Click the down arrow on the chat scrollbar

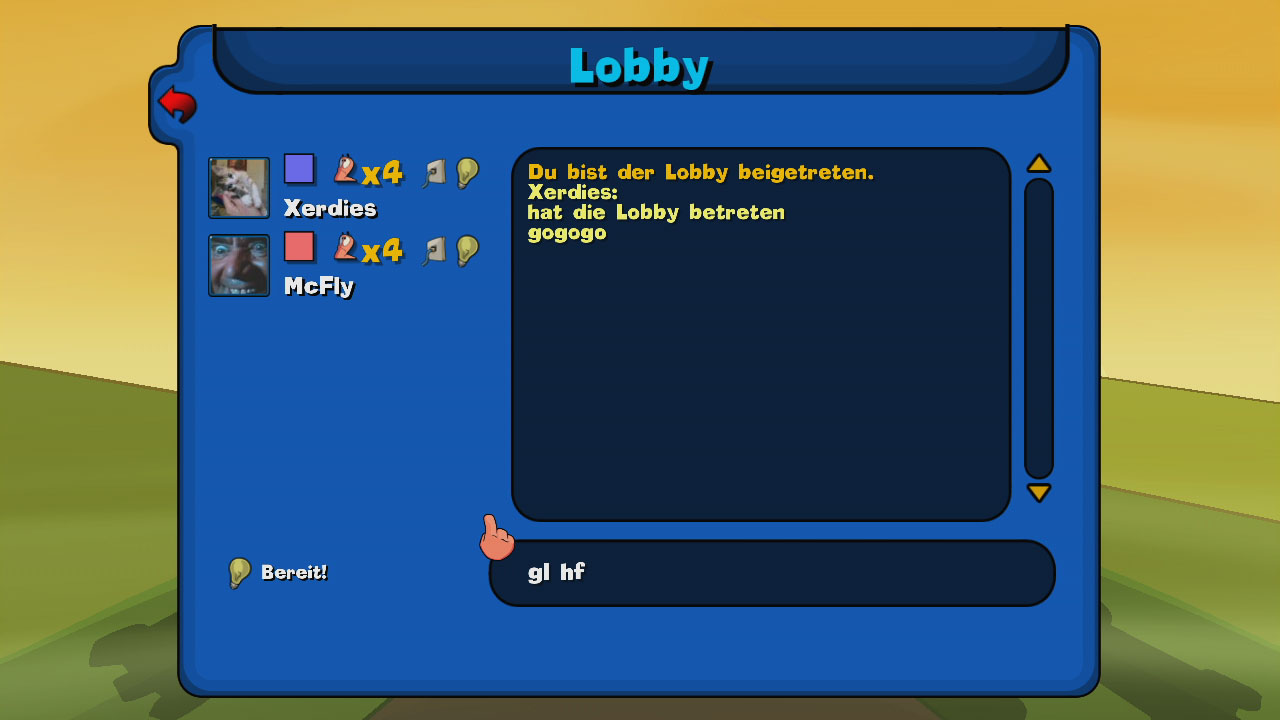tap(1039, 492)
